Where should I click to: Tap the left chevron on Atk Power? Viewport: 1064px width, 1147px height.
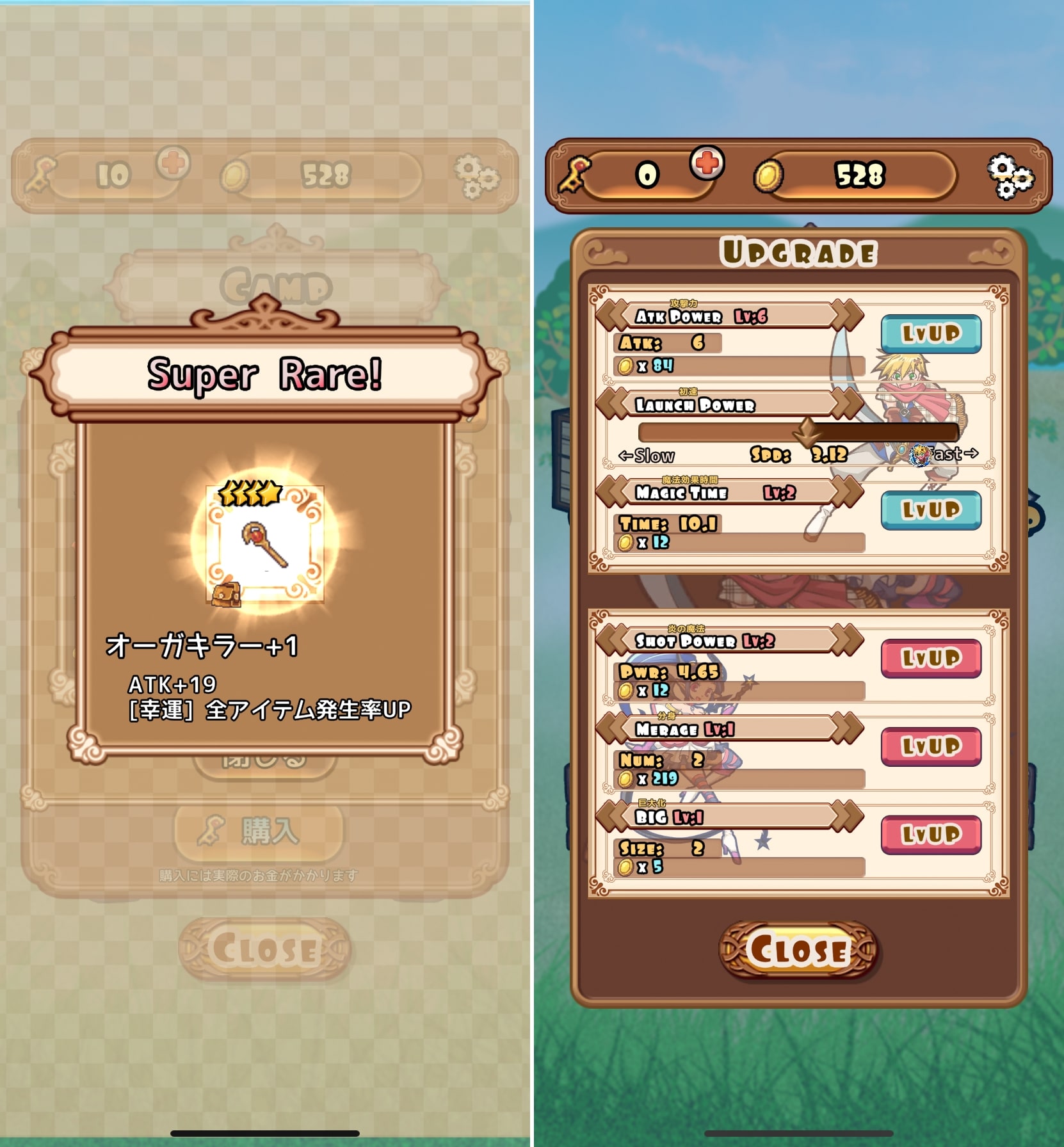pyautogui.click(x=613, y=315)
